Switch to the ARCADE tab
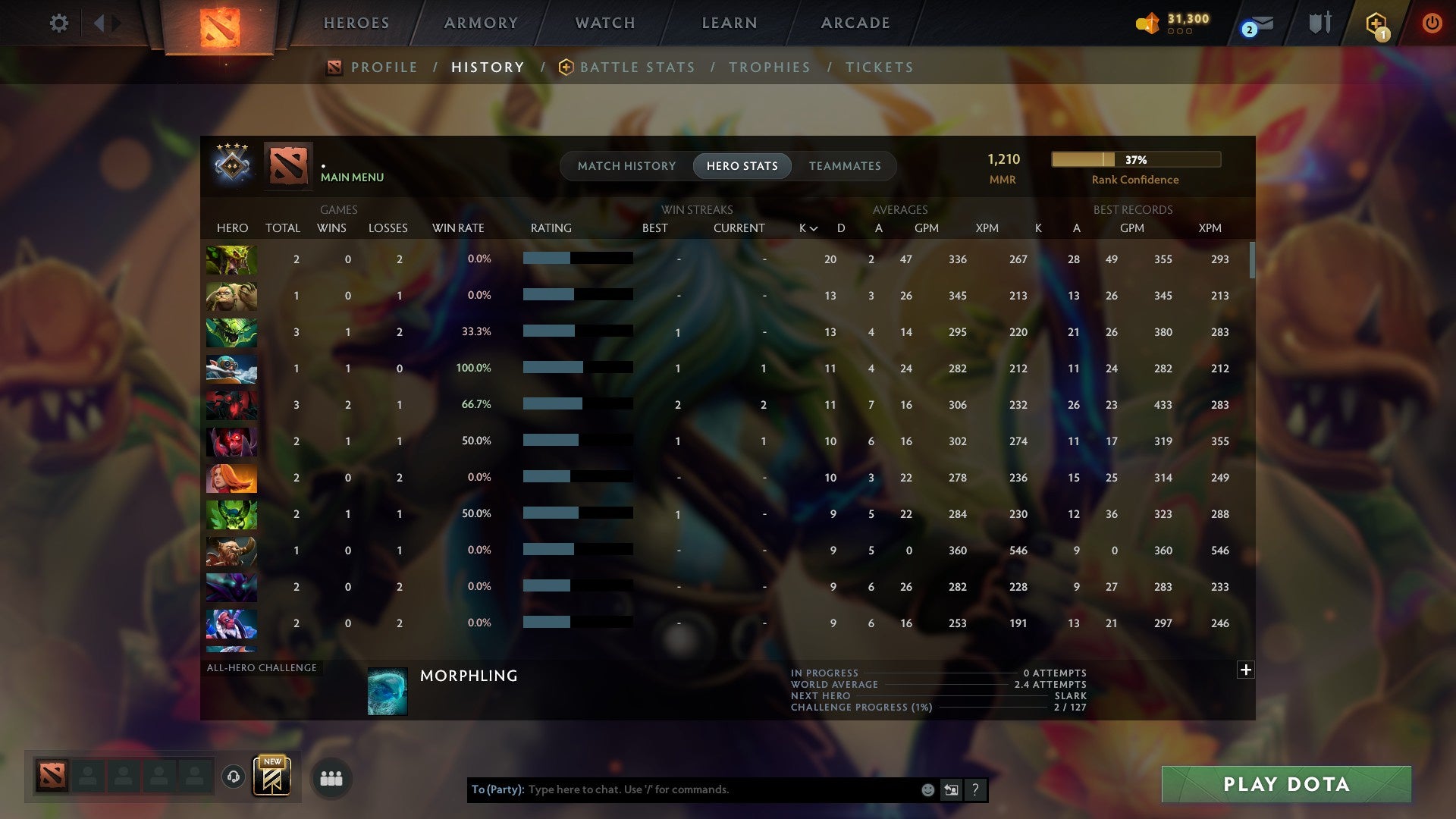Image resolution: width=1456 pixels, height=819 pixels. [855, 23]
